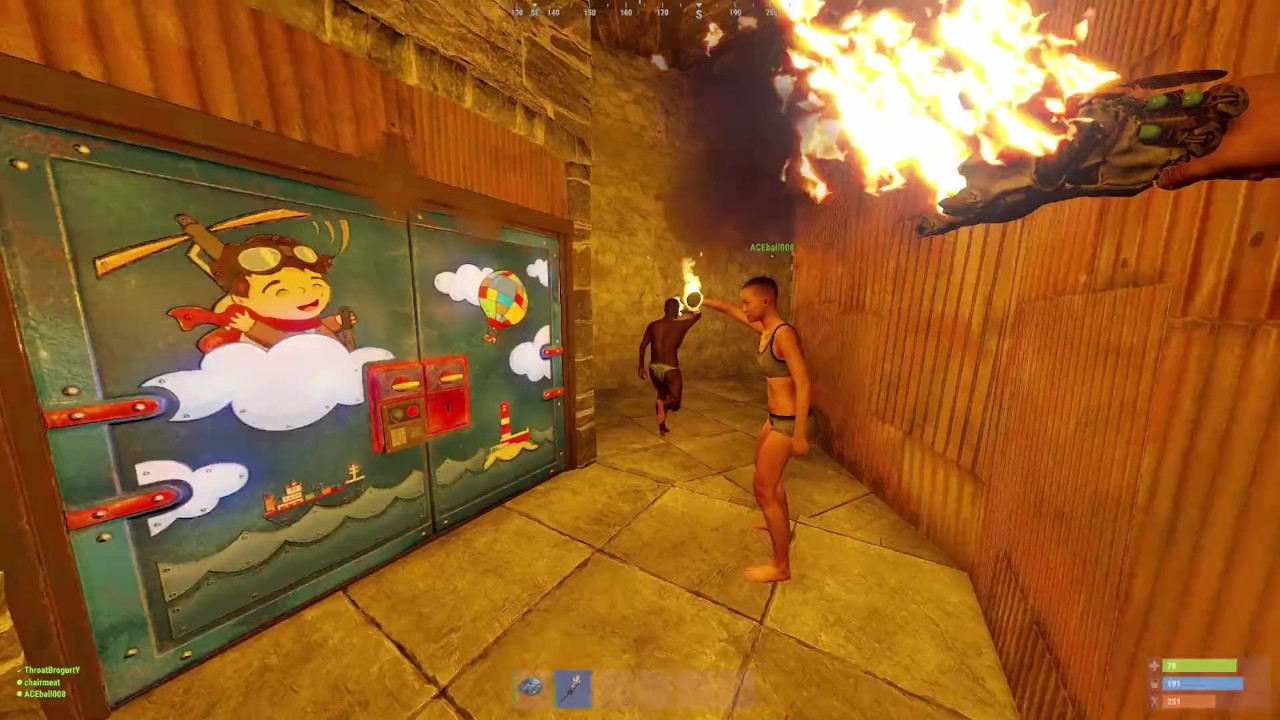Click the green dot next to chairmeat
1280x720 pixels.
(x=20, y=682)
